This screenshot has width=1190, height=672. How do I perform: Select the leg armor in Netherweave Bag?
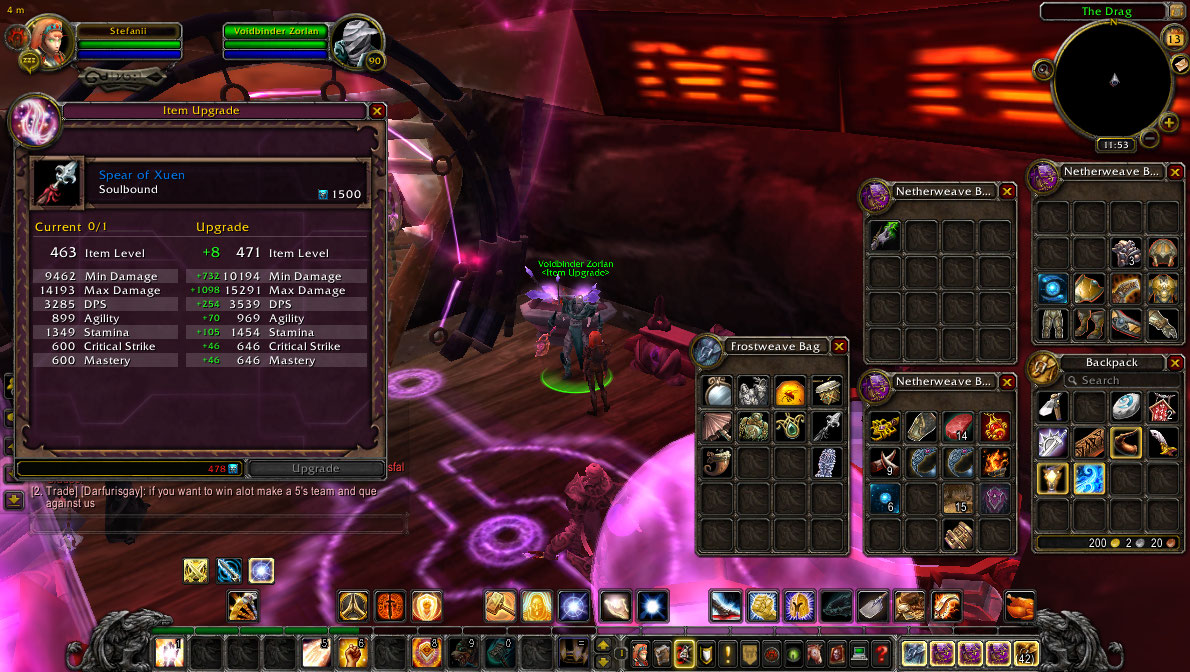(x=1053, y=322)
